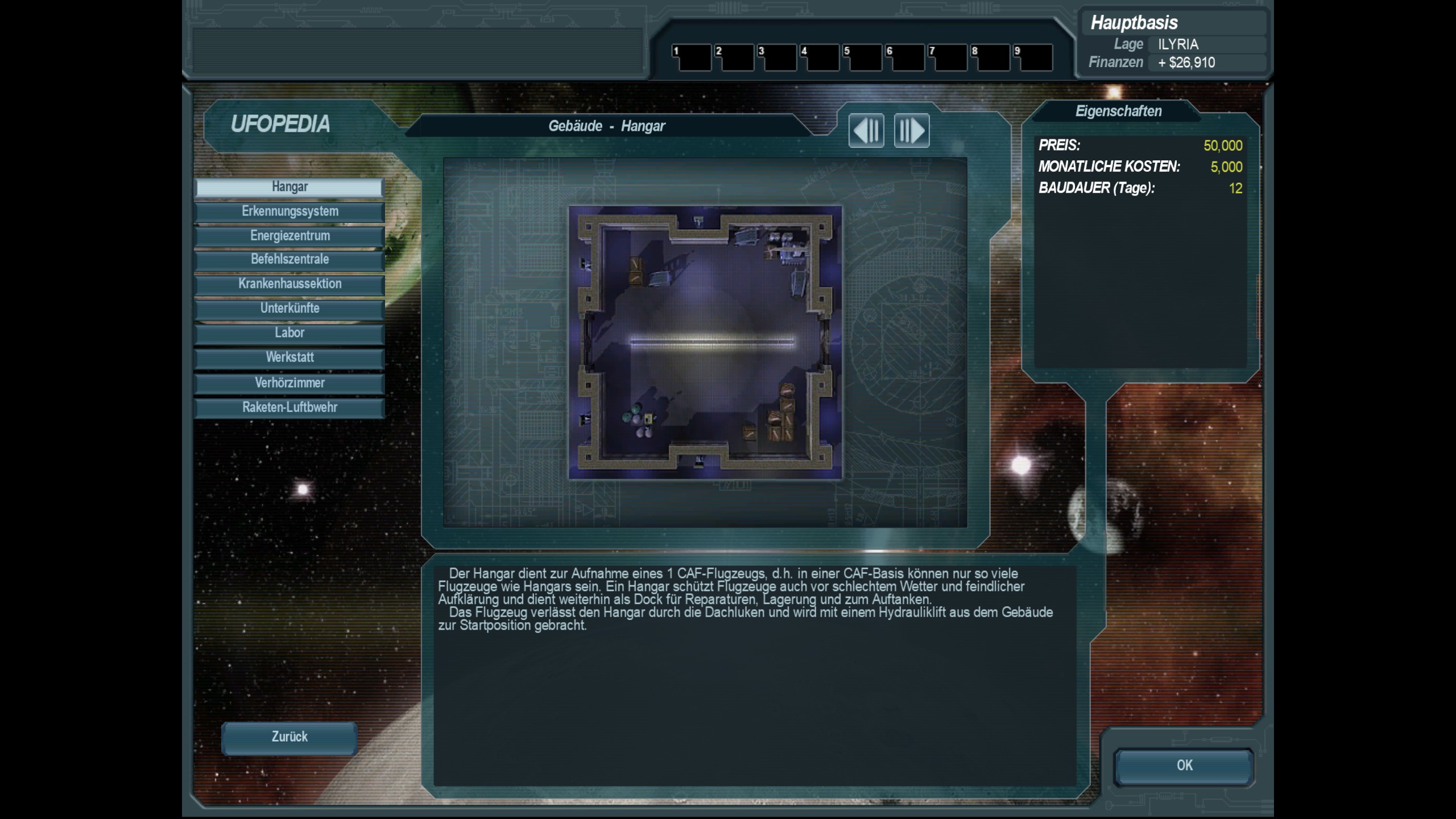Choose Energiezentrum from the list
1456x819 pixels.
coord(289,236)
